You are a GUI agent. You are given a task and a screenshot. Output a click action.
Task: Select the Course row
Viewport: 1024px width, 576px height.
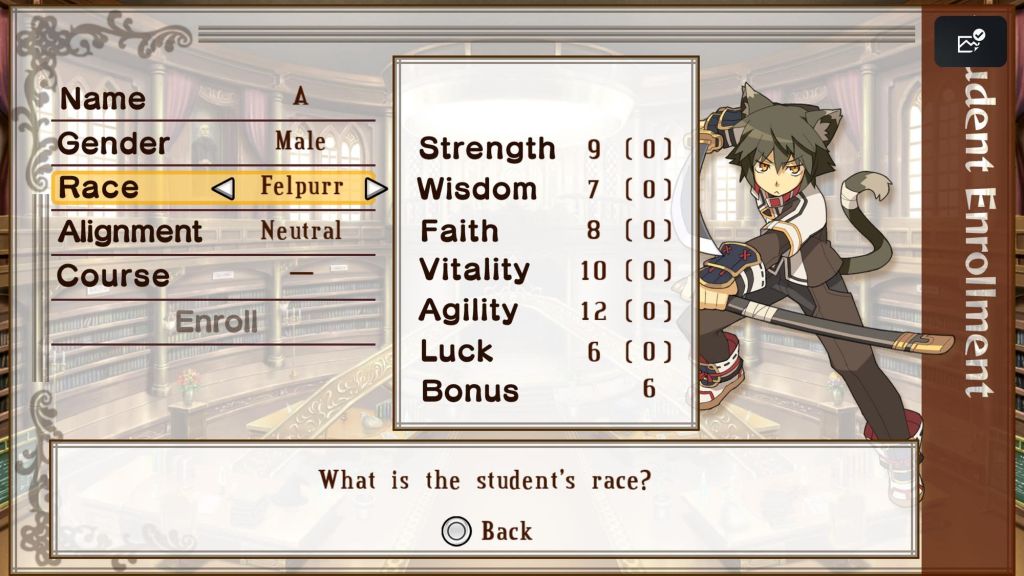tap(213, 275)
